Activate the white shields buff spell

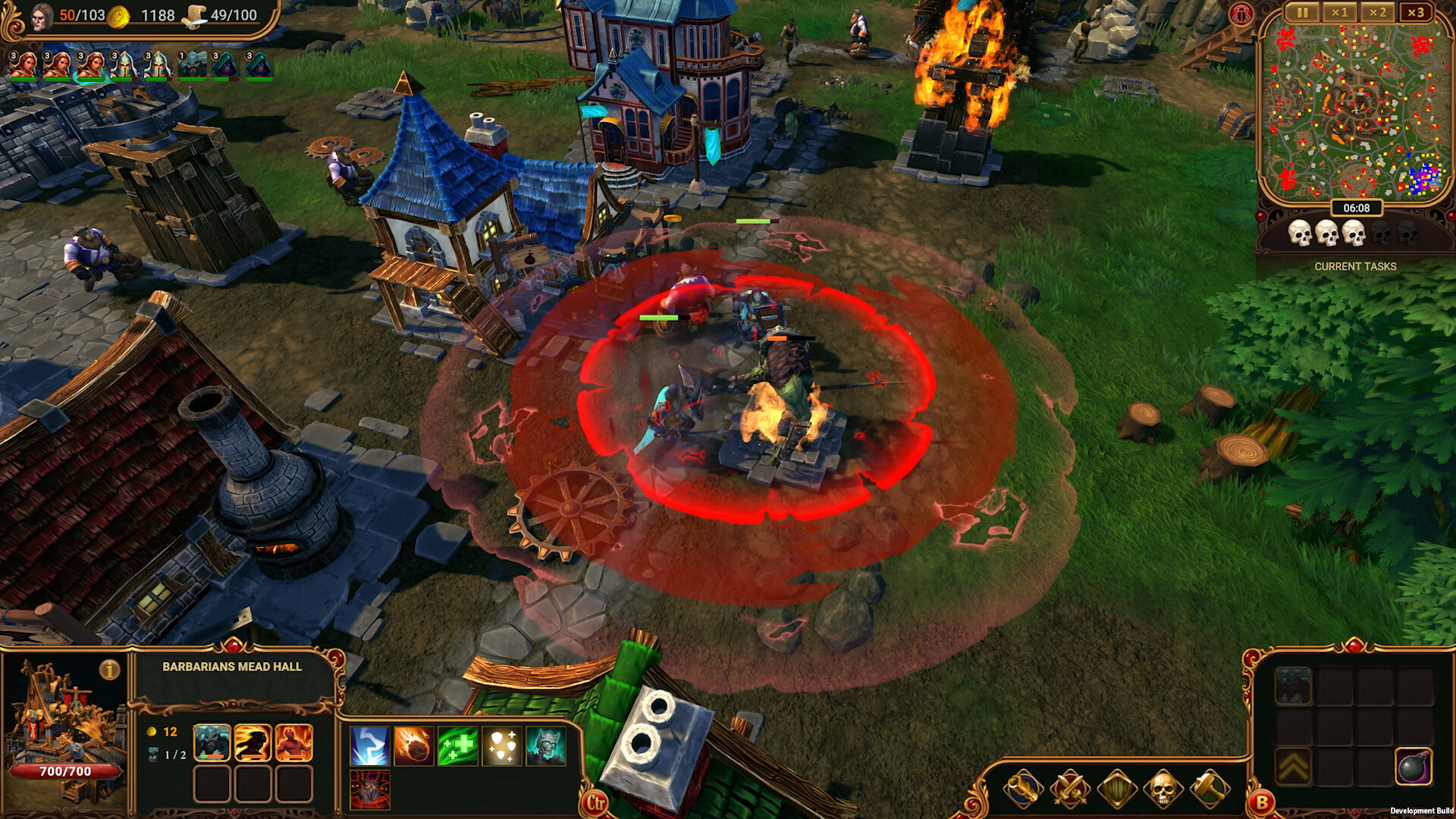point(501,745)
